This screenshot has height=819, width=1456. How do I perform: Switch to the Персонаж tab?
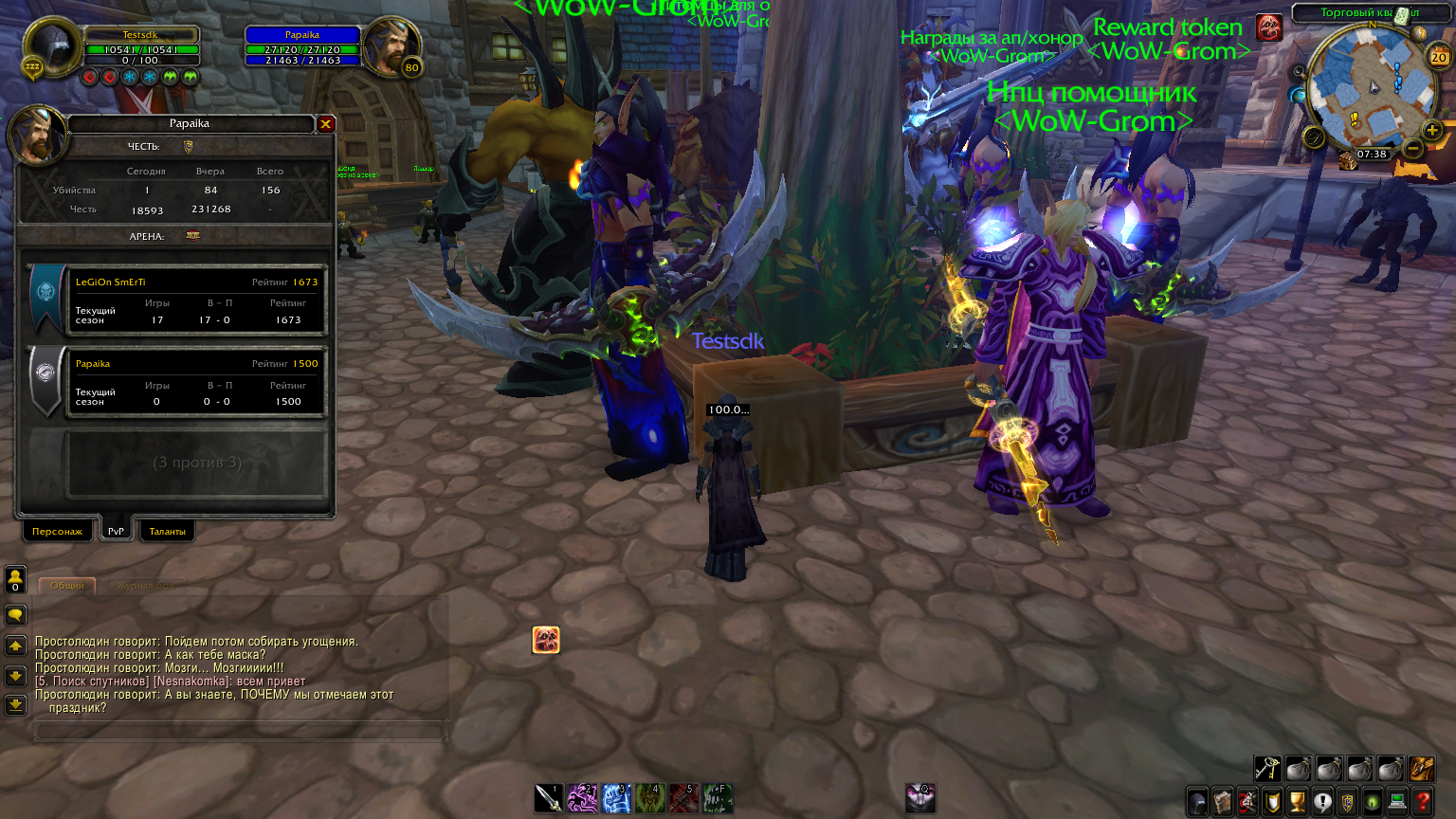[x=57, y=531]
